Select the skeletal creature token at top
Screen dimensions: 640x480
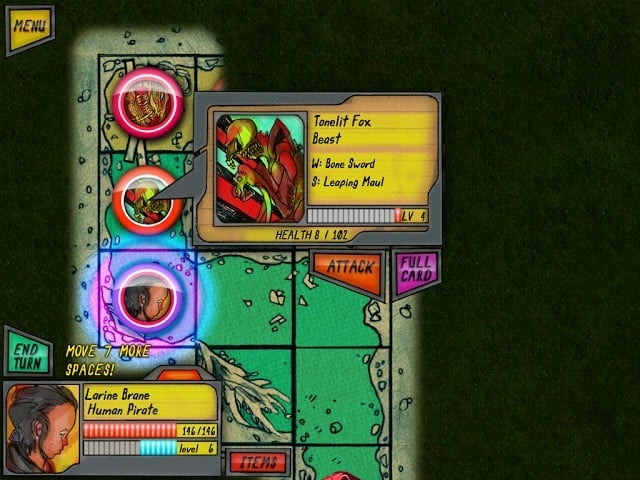click(x=147, y=100)
